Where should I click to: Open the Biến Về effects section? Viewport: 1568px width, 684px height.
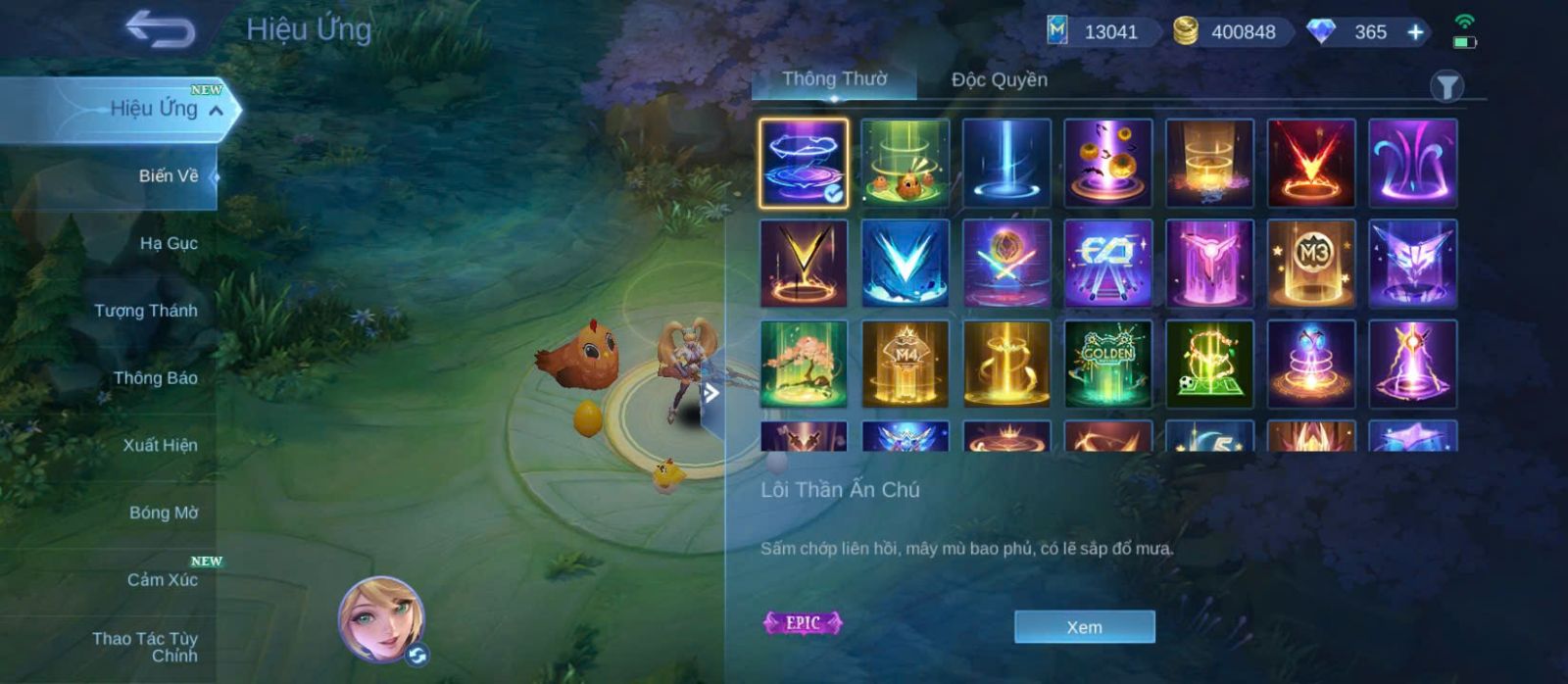[x=168, y=176]
